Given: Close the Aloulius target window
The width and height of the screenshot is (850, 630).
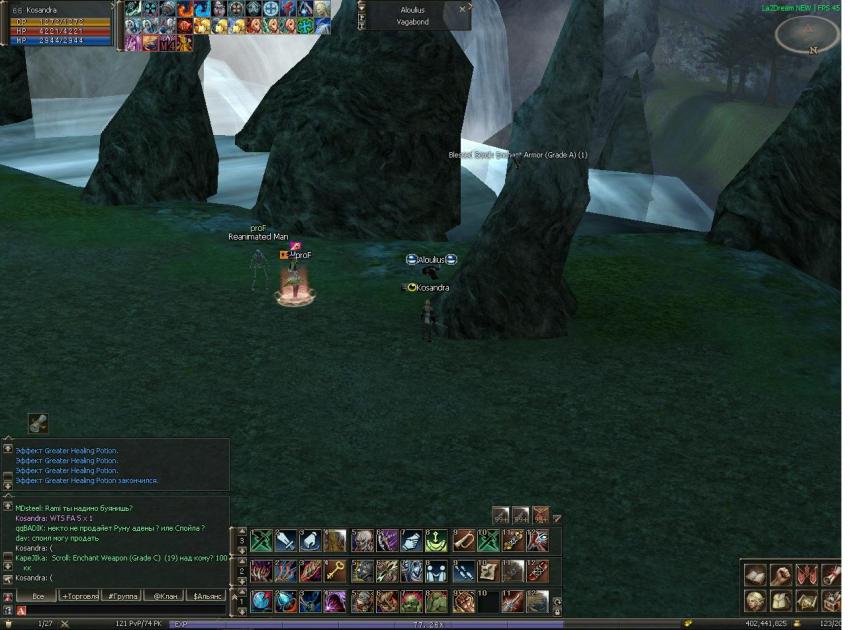Looking at the screenshot, I should pyautogui.click(x=462, y=9).
